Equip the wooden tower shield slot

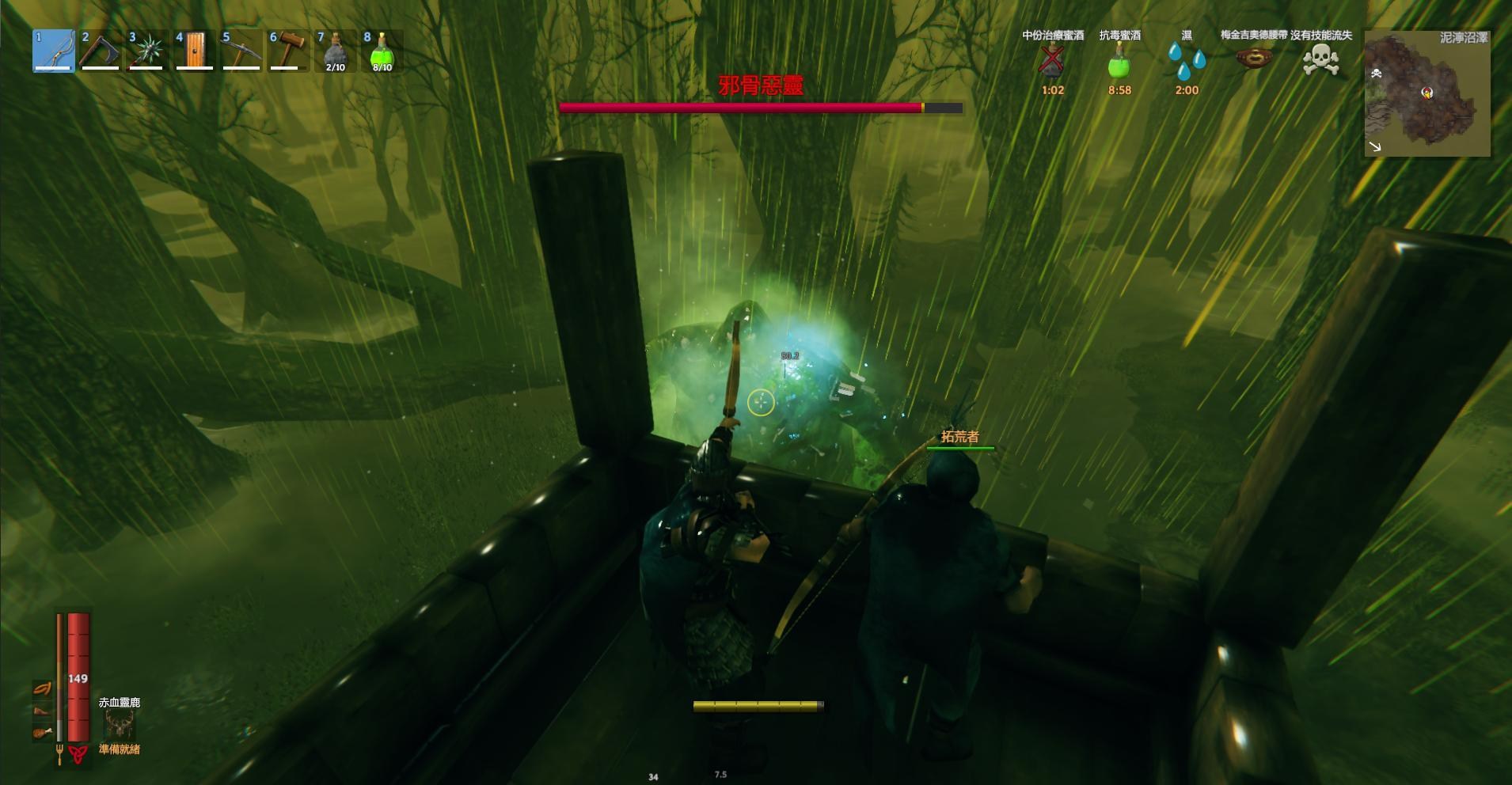click(195, 51)
